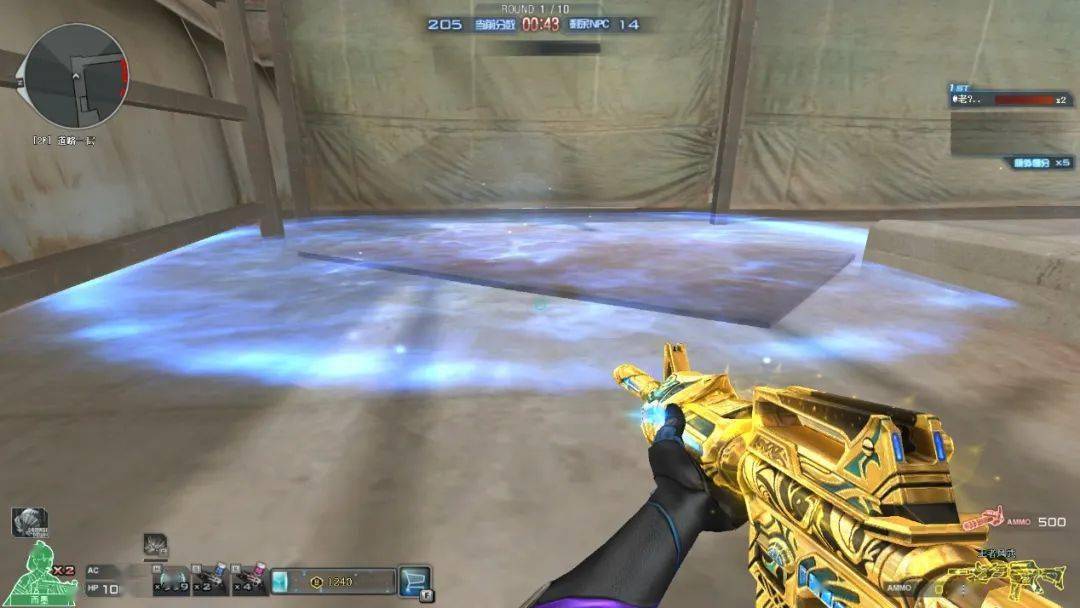Viewport: 1080px width, 608px height.
Task: Click the gray buff icon above the portrait
Action: [x=28, y=520]
